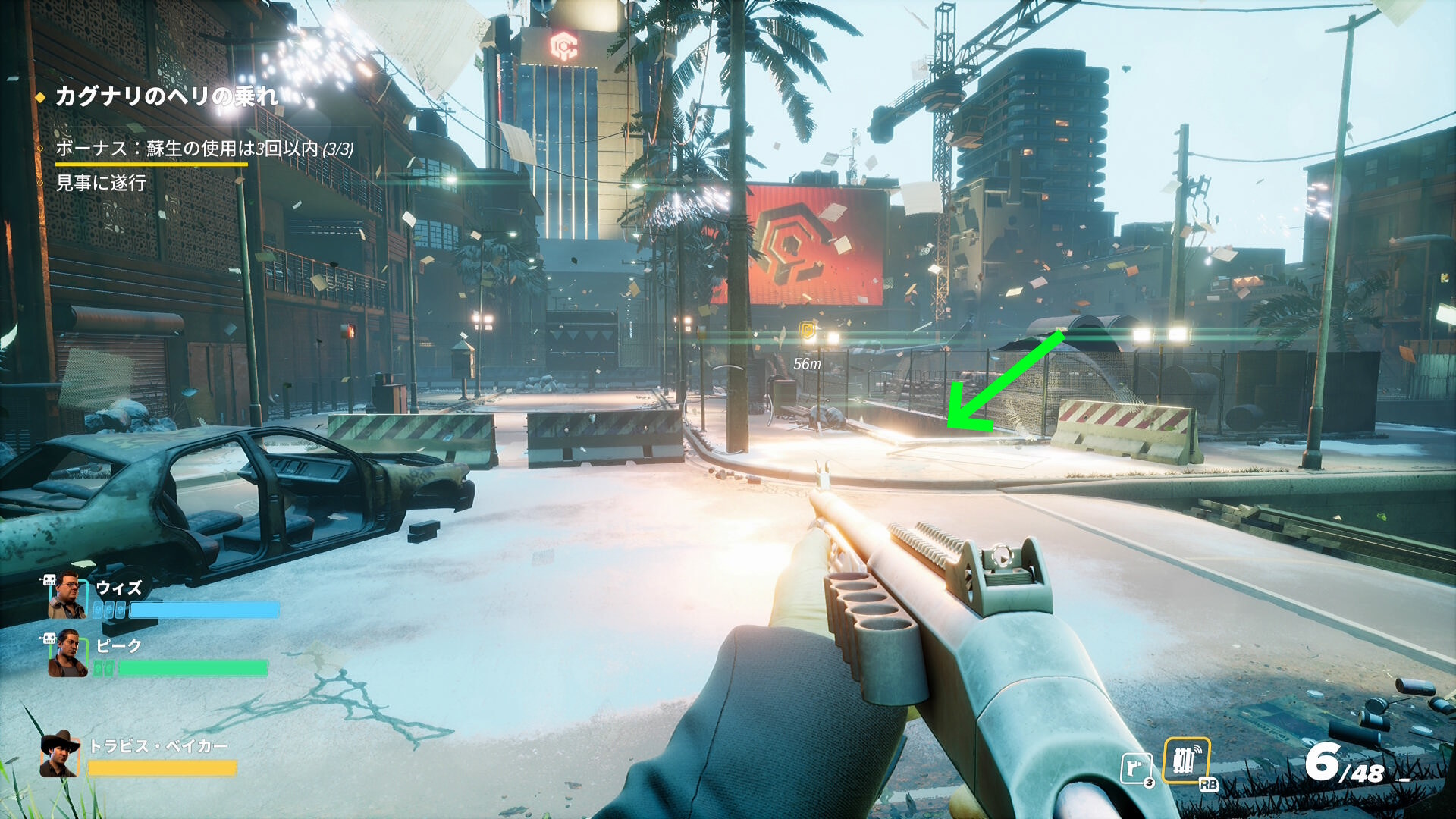
Task: Select the 見事に遂行 objective entry
Action: 101,183
